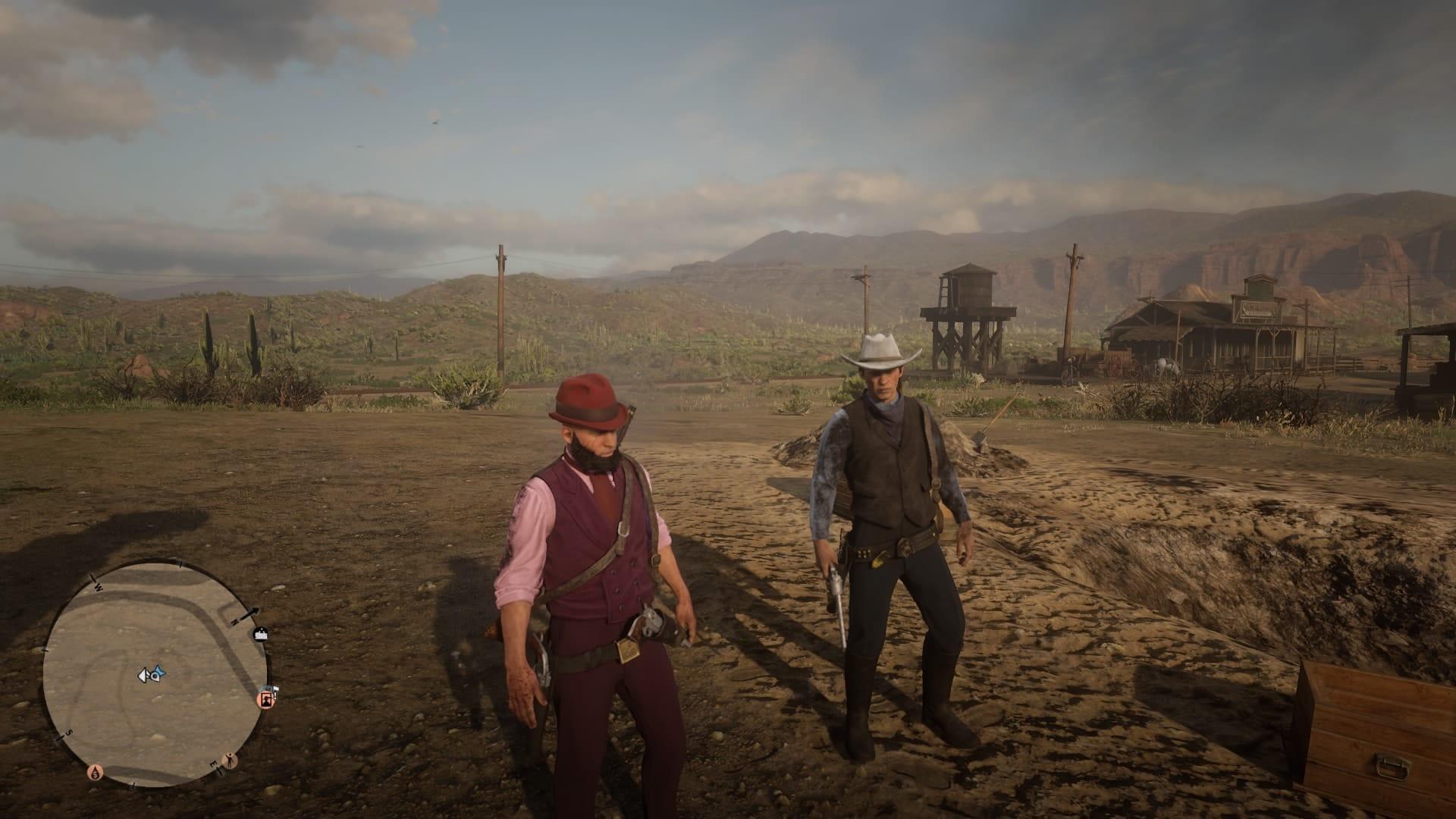Screen dimensions: 1456x819
Task: Click the white directional arrow beside the player marker
Action: (x=143, y=675)
